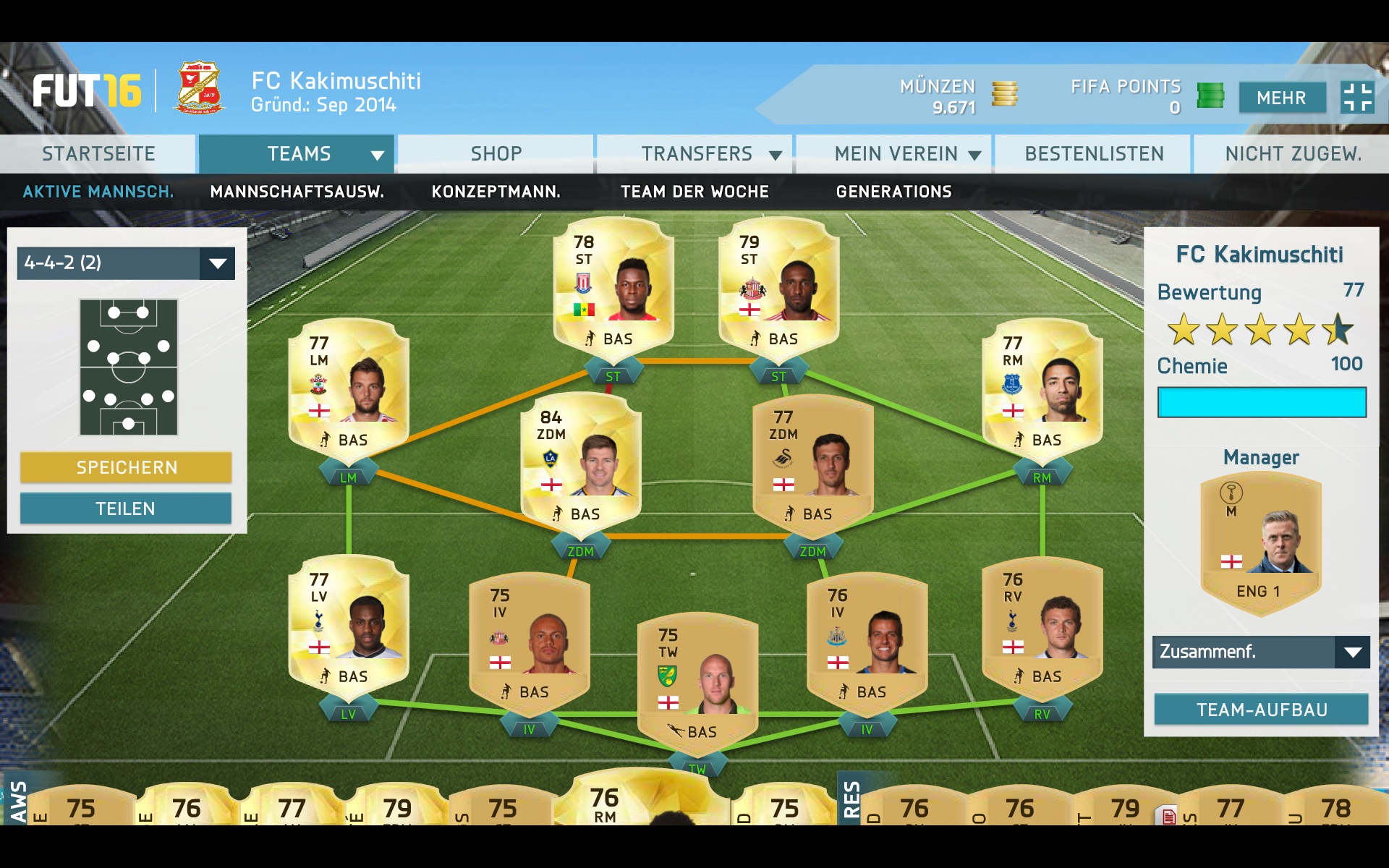Click the Mehr button

[x=1281, y=98]
